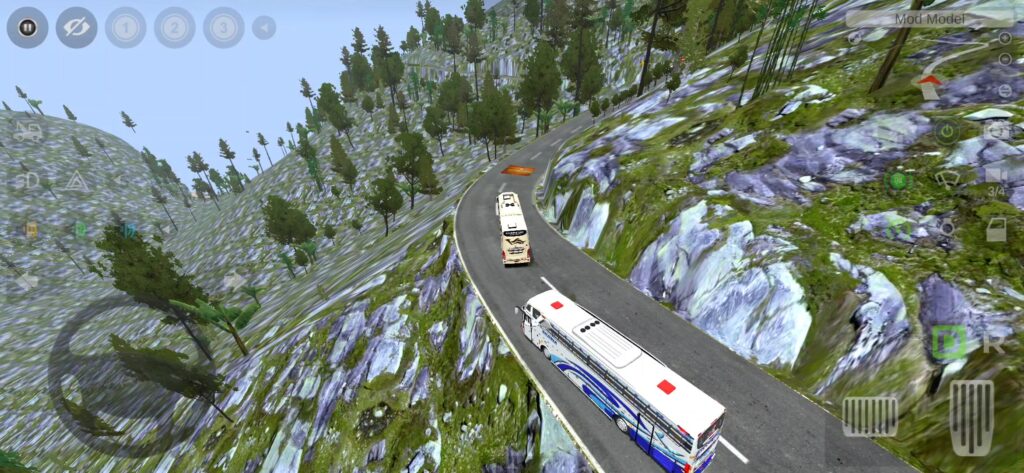The image size is (1024, 473).
Task: Select Reverse gear R
Action: click(x=993, y=343)
